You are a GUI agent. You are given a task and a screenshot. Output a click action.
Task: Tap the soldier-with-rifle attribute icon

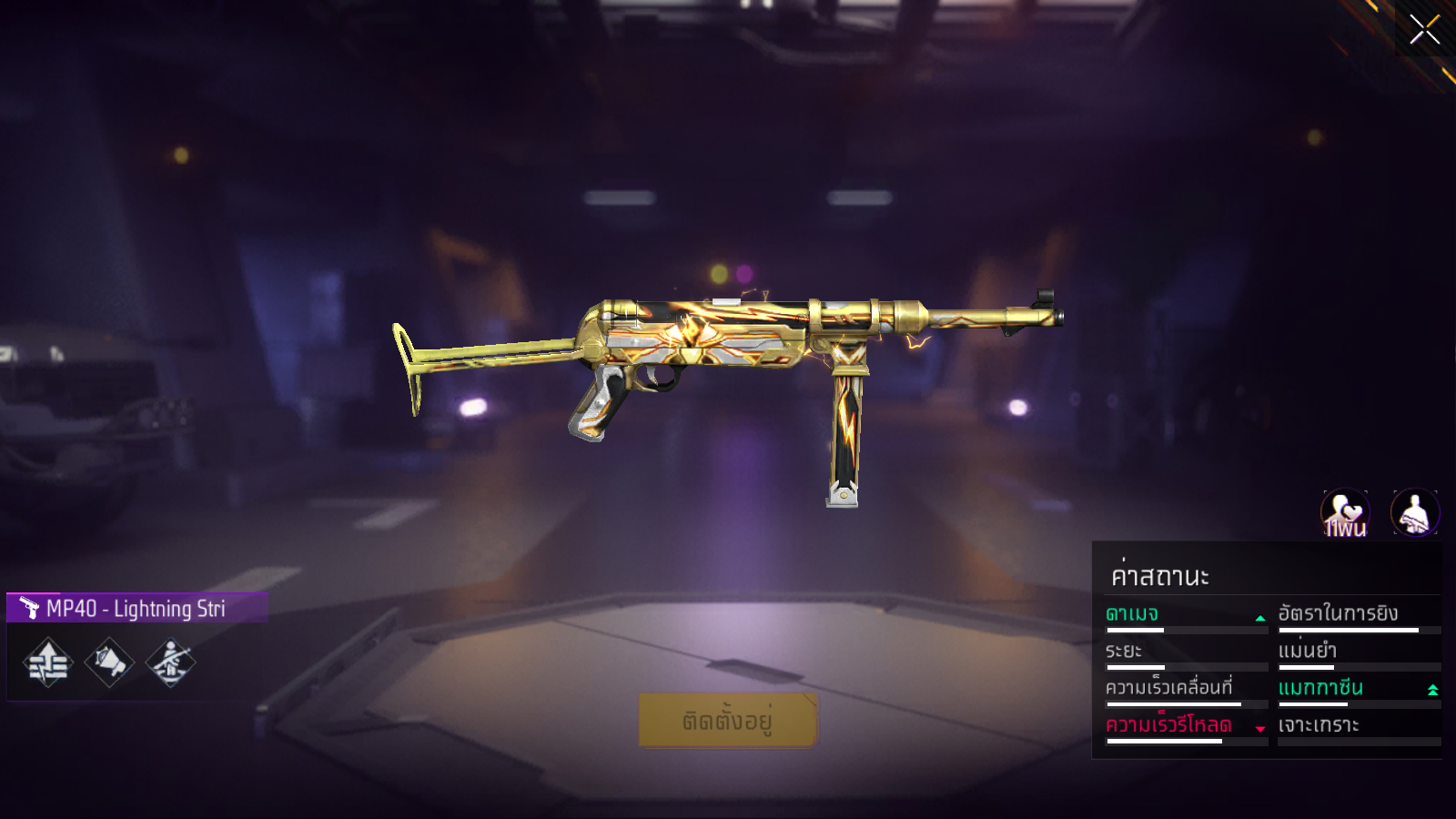(170, 662)
